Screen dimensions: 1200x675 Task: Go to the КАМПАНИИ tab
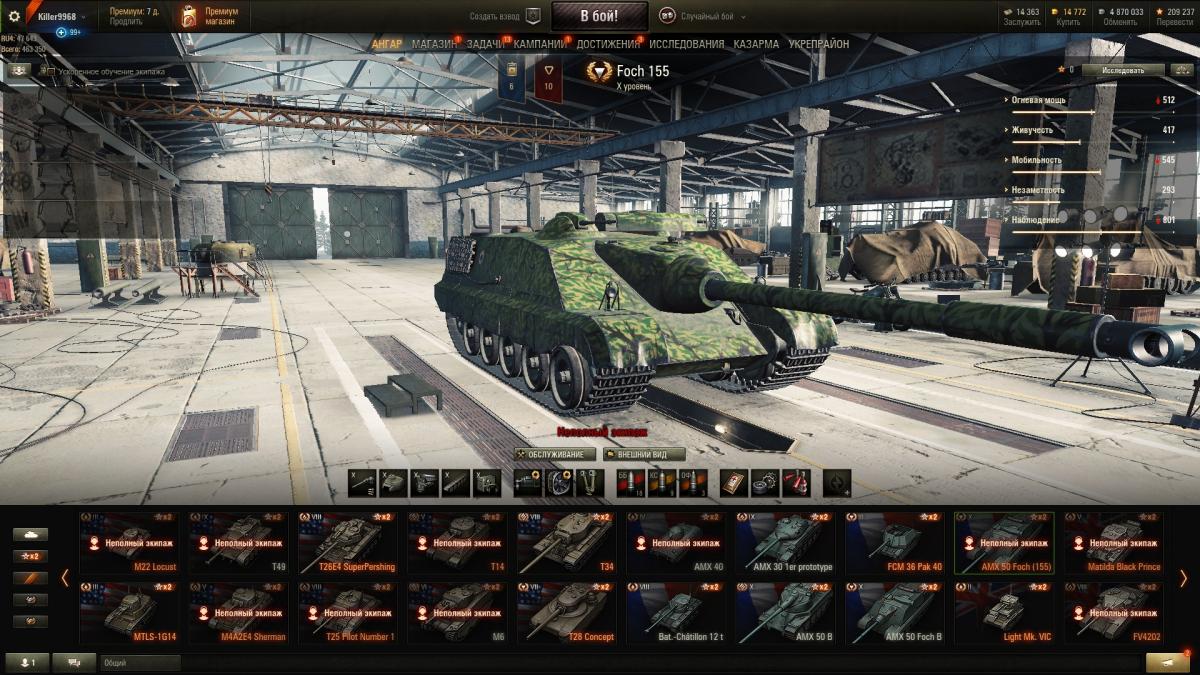coord(540,44)
